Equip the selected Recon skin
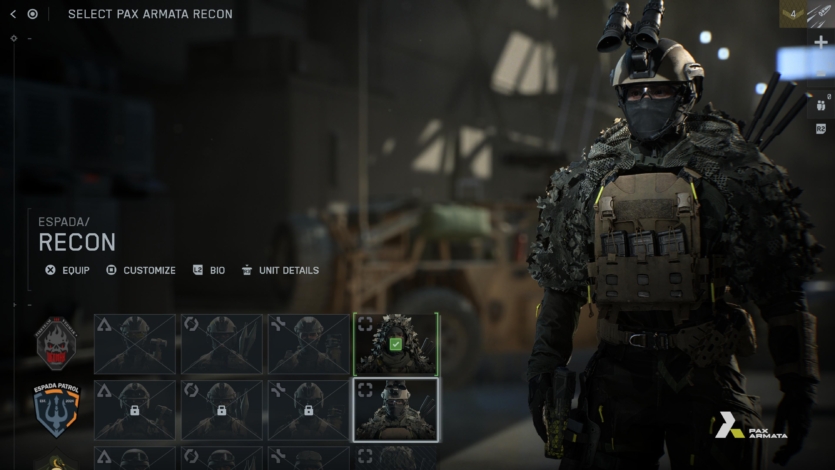The width and height of the screenshot is (835, 470). 67,270
